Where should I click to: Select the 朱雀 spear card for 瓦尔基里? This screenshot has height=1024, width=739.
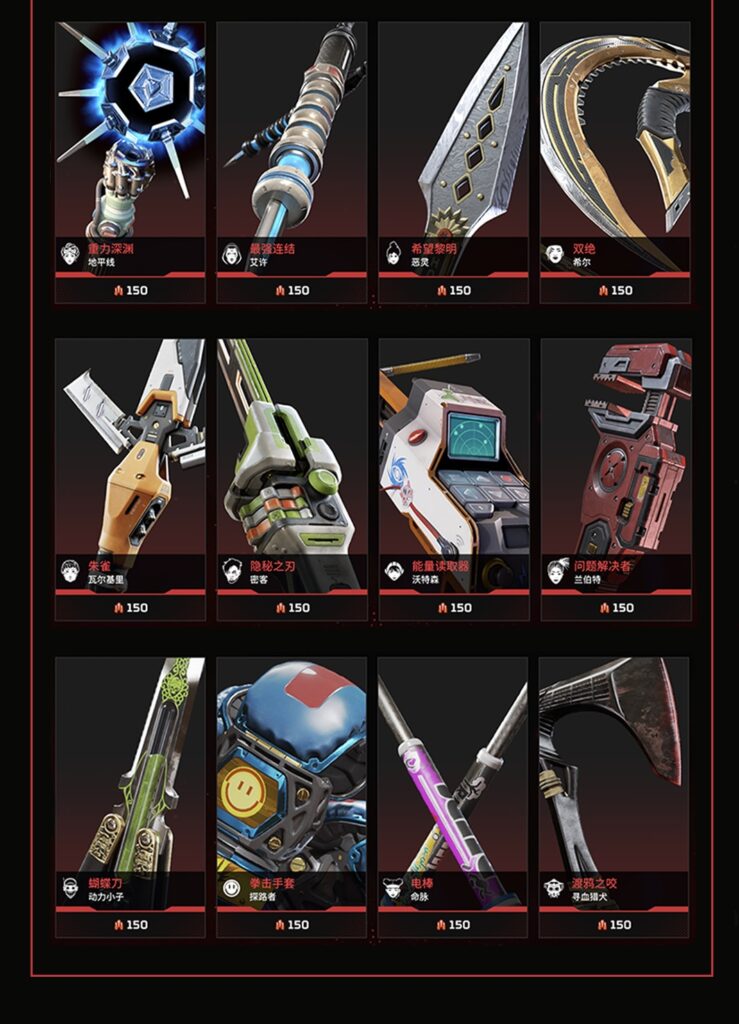coord(130,478)
